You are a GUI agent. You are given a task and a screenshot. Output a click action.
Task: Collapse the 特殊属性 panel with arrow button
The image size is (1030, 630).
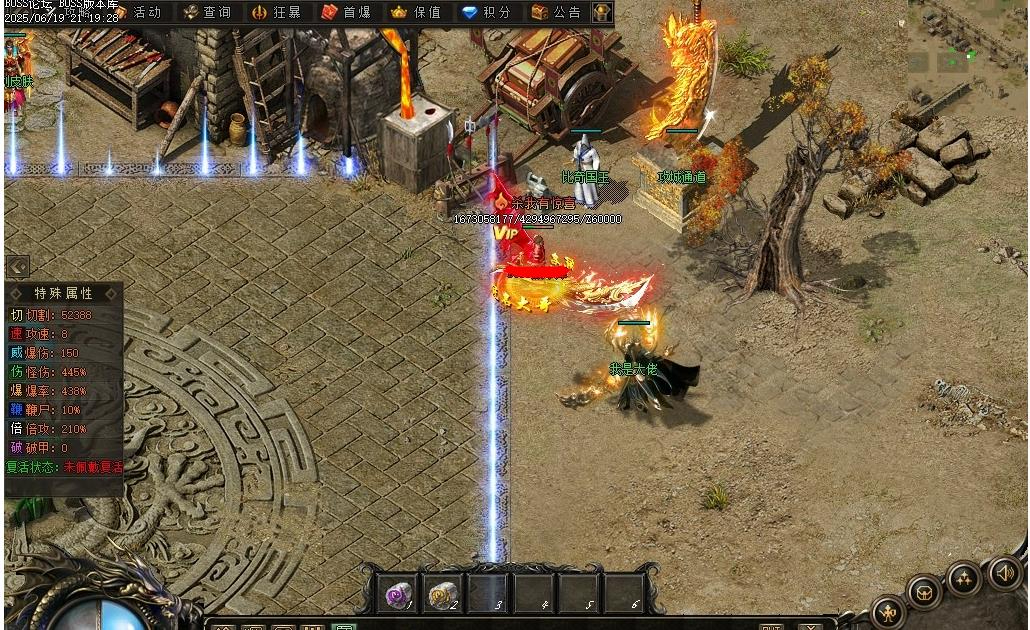point(17,267)
